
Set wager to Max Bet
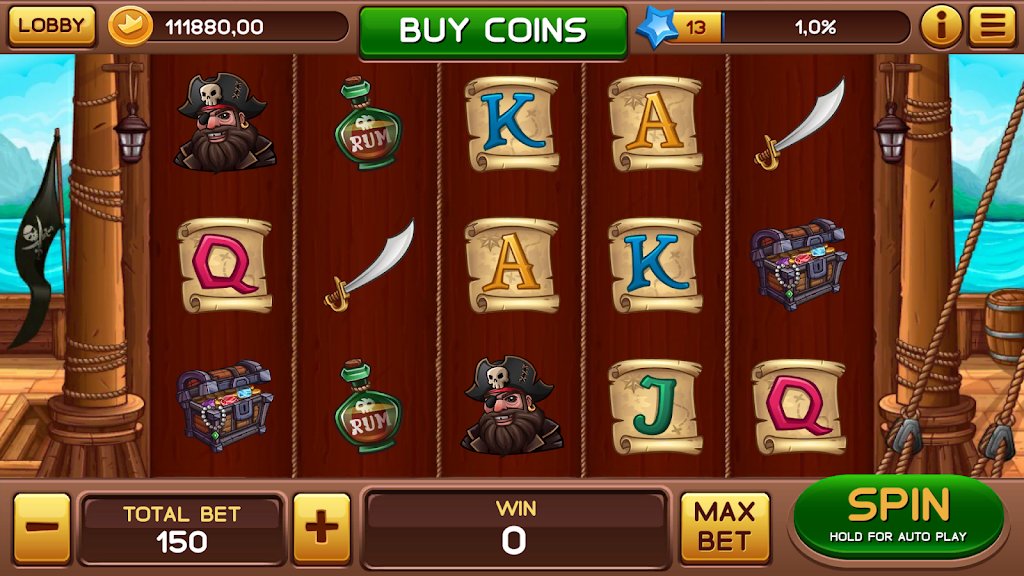pyautogui.click(x=725, y=526)
